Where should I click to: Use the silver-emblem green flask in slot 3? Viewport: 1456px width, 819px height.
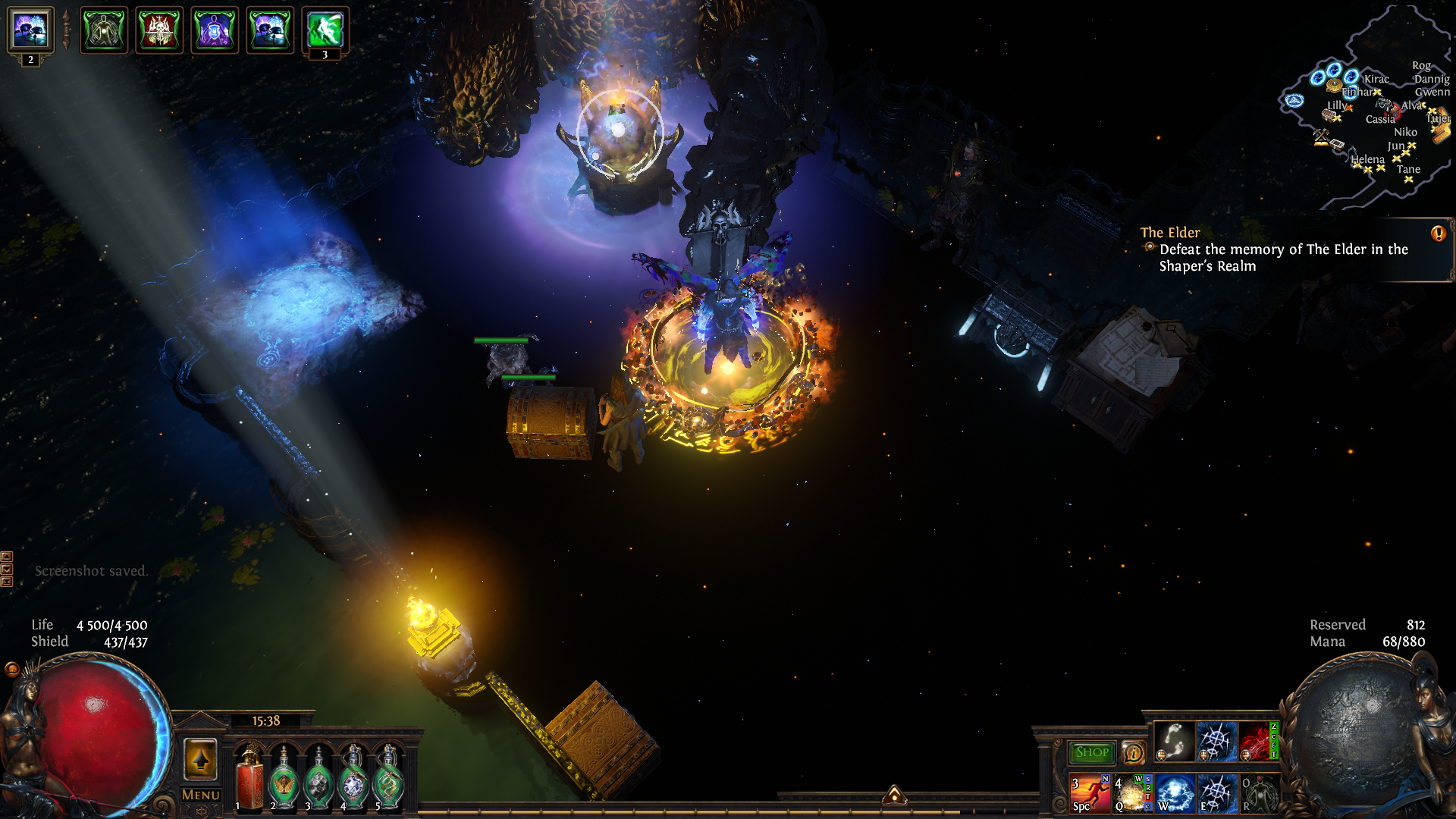(319, 778)
